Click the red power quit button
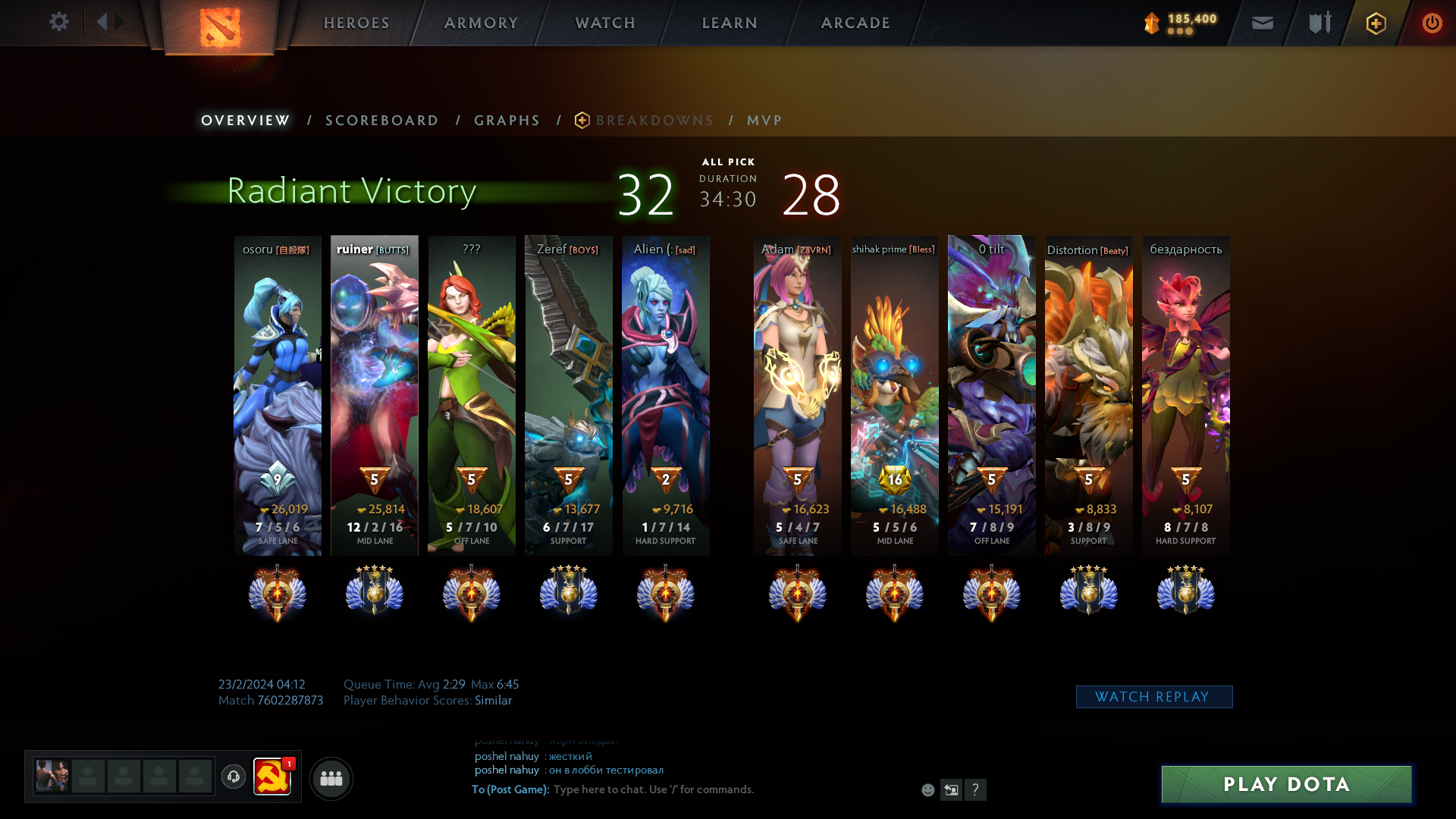 click(1432, 23)
